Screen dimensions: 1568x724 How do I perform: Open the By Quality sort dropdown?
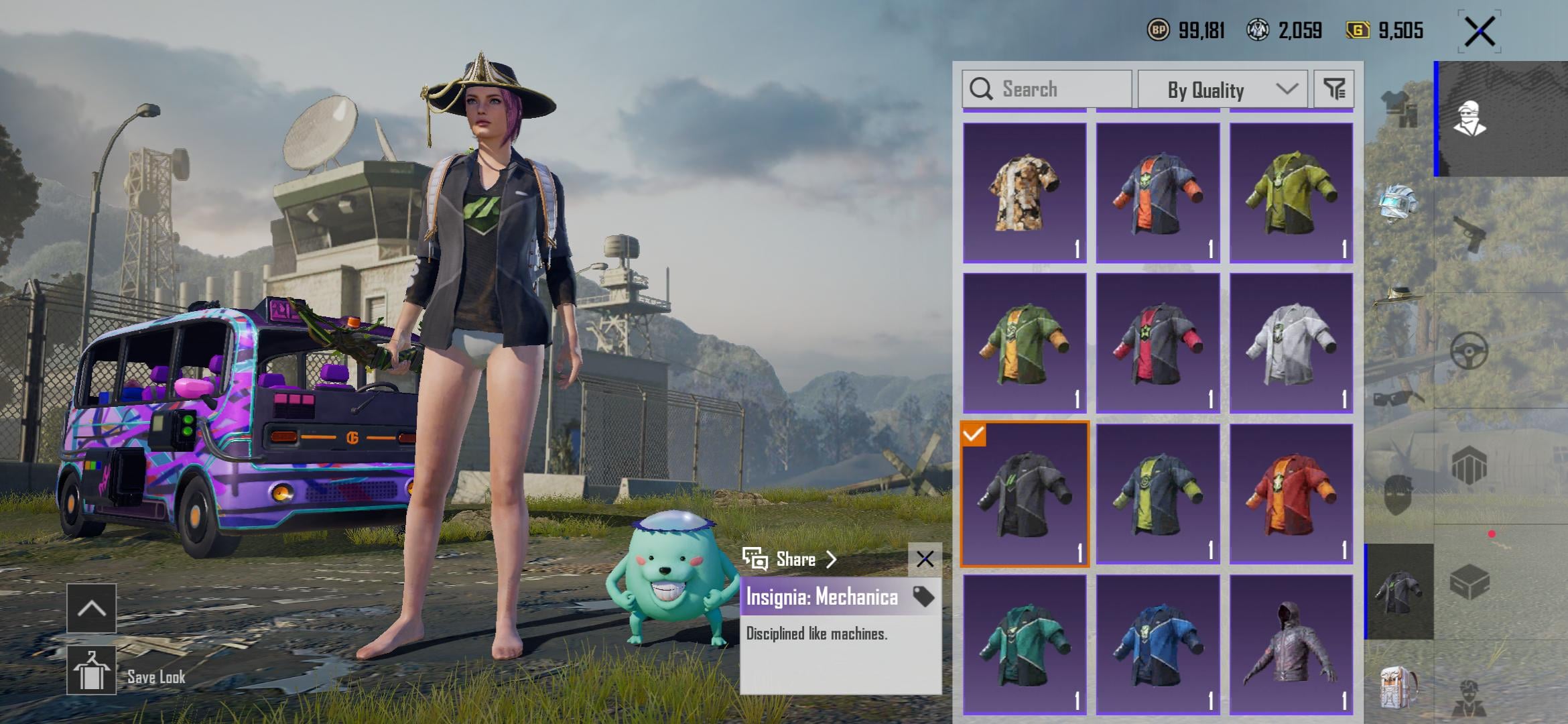(1222, 89)
